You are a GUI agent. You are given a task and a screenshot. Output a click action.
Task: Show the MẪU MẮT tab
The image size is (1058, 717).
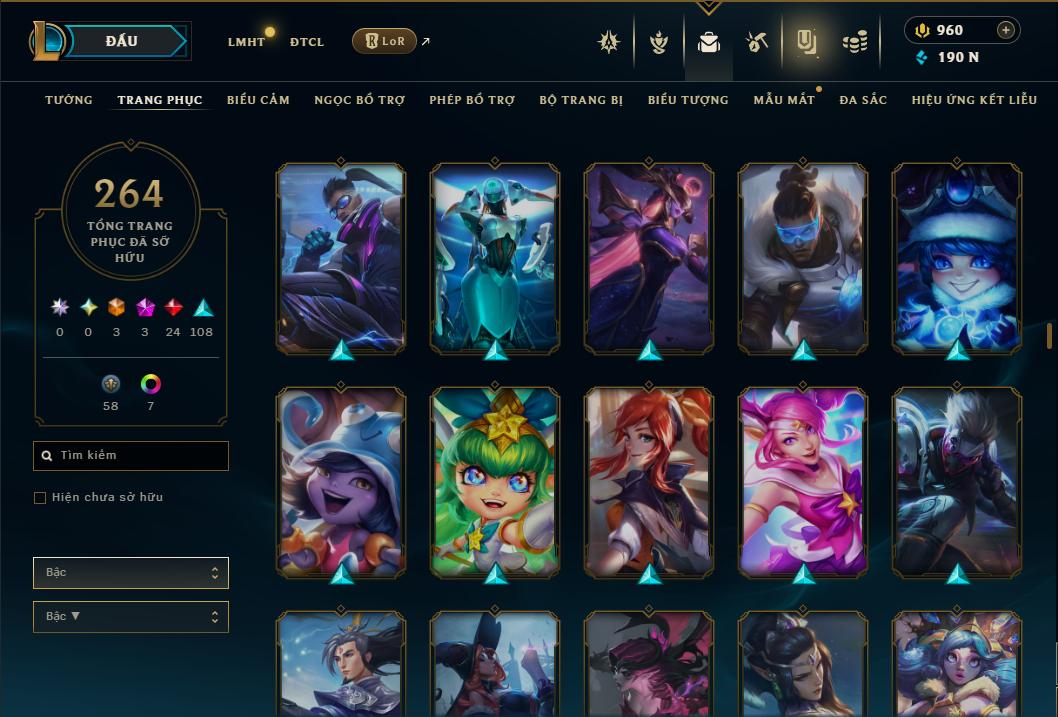click(784, 100)
